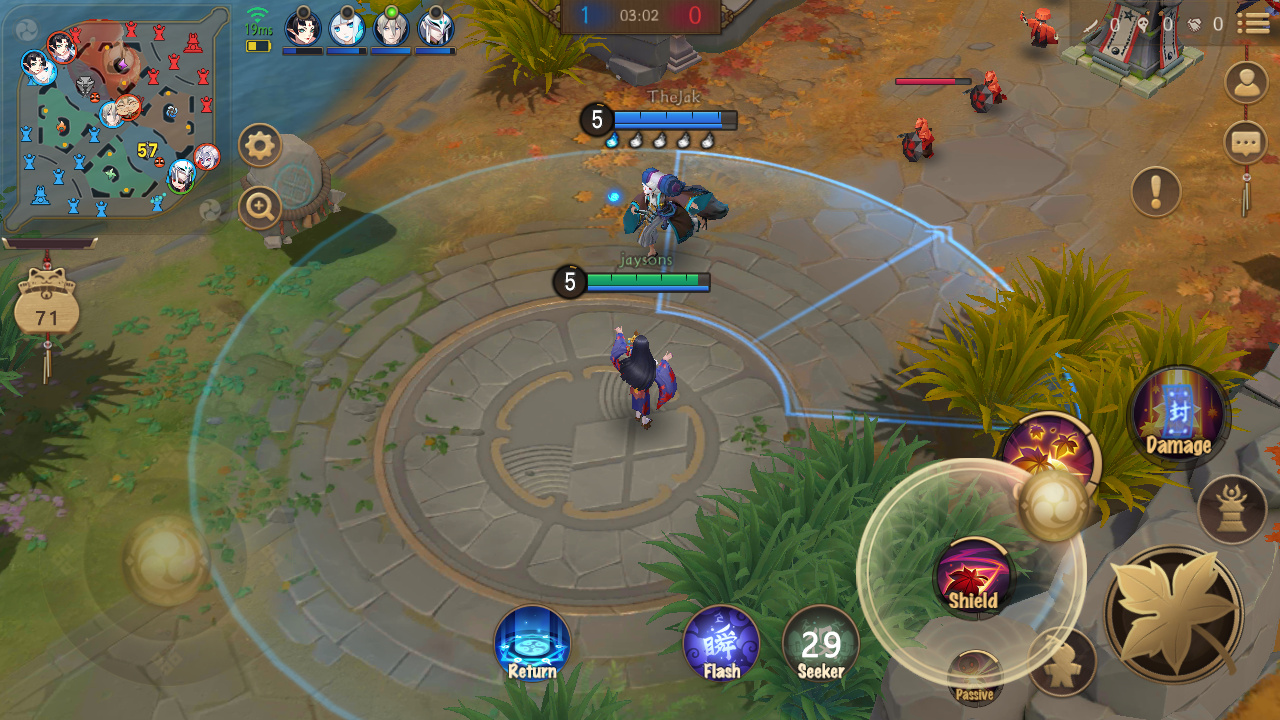Select the attack-tower targeting button
Screen dimensions: 1280x720
pyautogui.click(x=1231, y=509)
